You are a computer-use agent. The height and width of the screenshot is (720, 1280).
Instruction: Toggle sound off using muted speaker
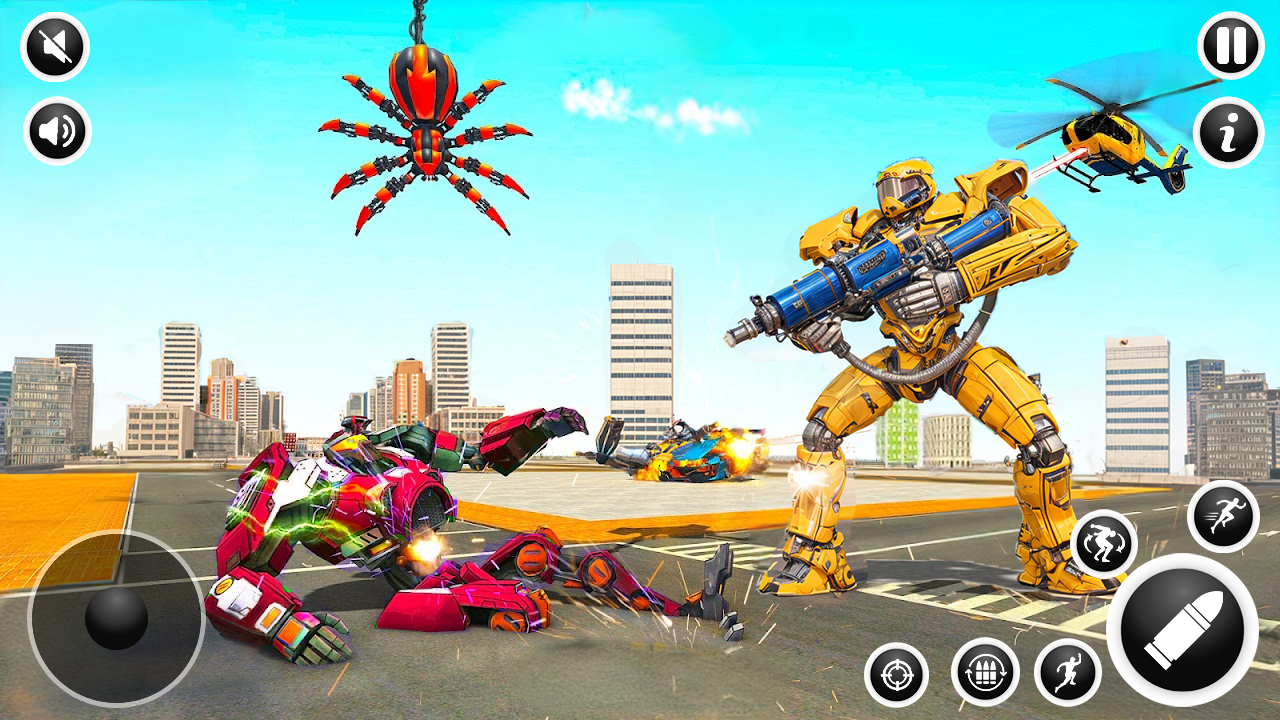tap(55, 45)
